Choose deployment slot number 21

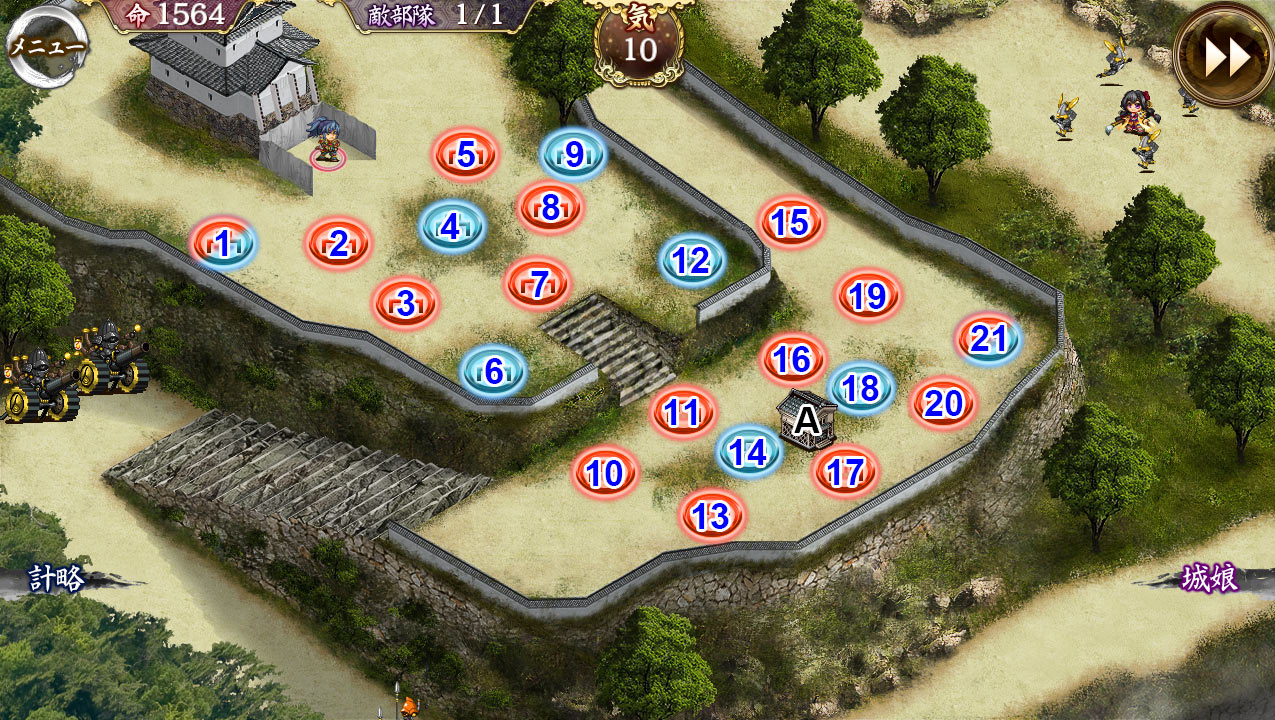[x=988, y=339]
